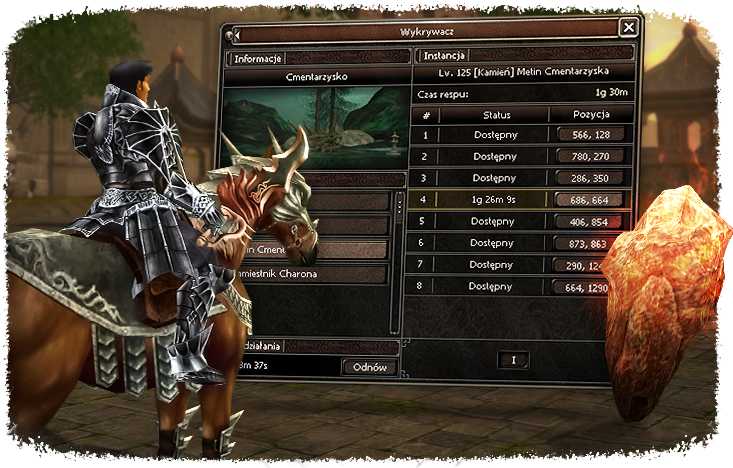Image resolution: width=733 pixels, height=468 pixels.
Task: Click the 286, 350 position button
Action: coord(590,177)
